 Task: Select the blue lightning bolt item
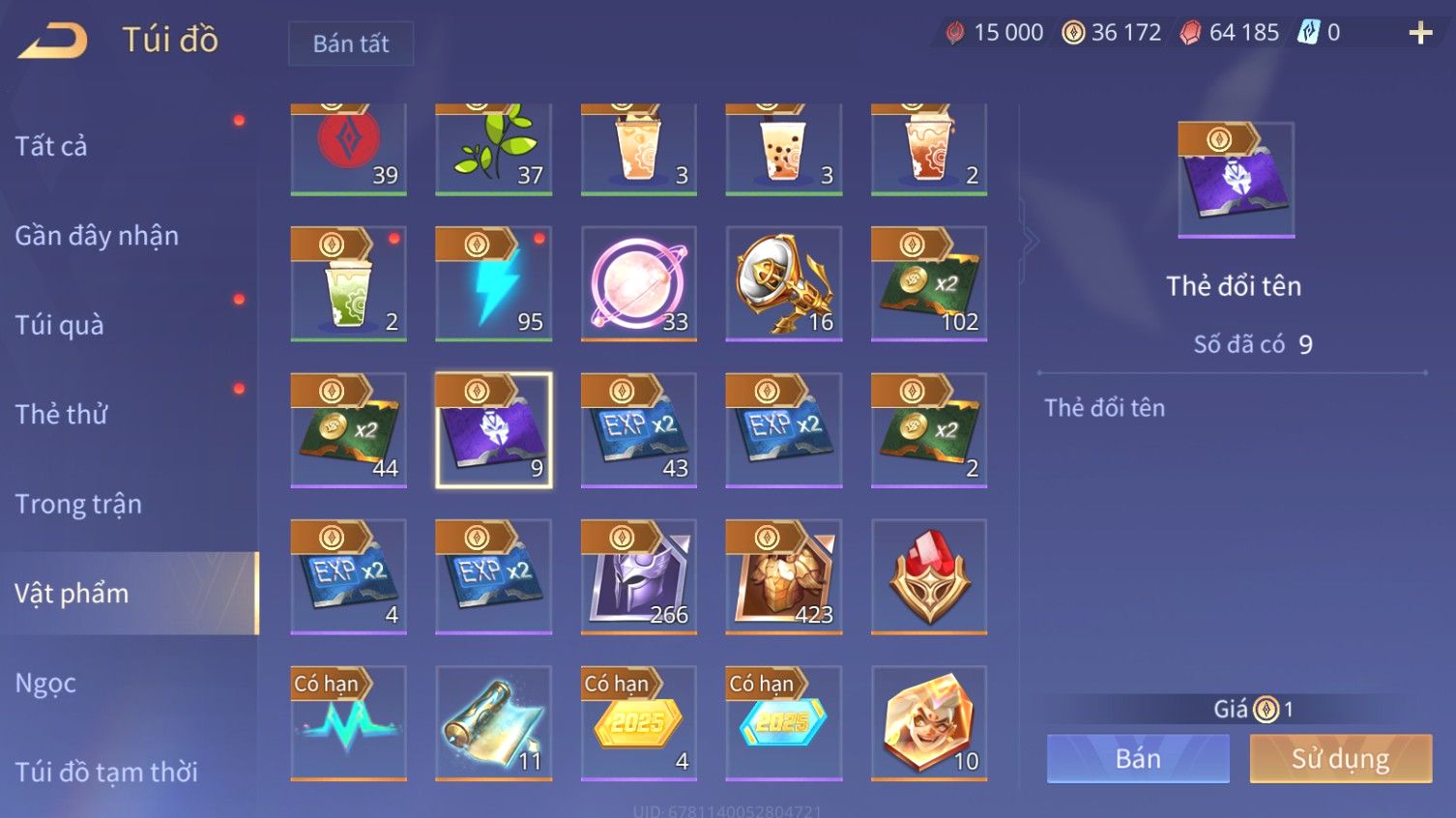tap(494, 283)
